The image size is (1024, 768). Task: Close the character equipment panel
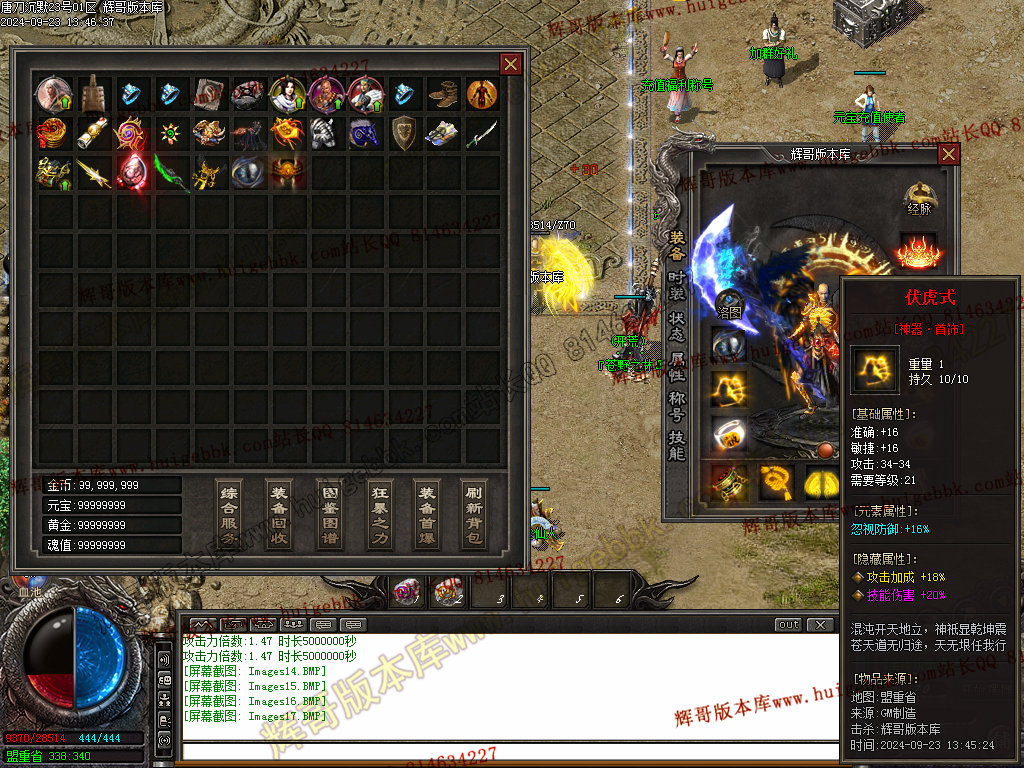pos(948,154)
